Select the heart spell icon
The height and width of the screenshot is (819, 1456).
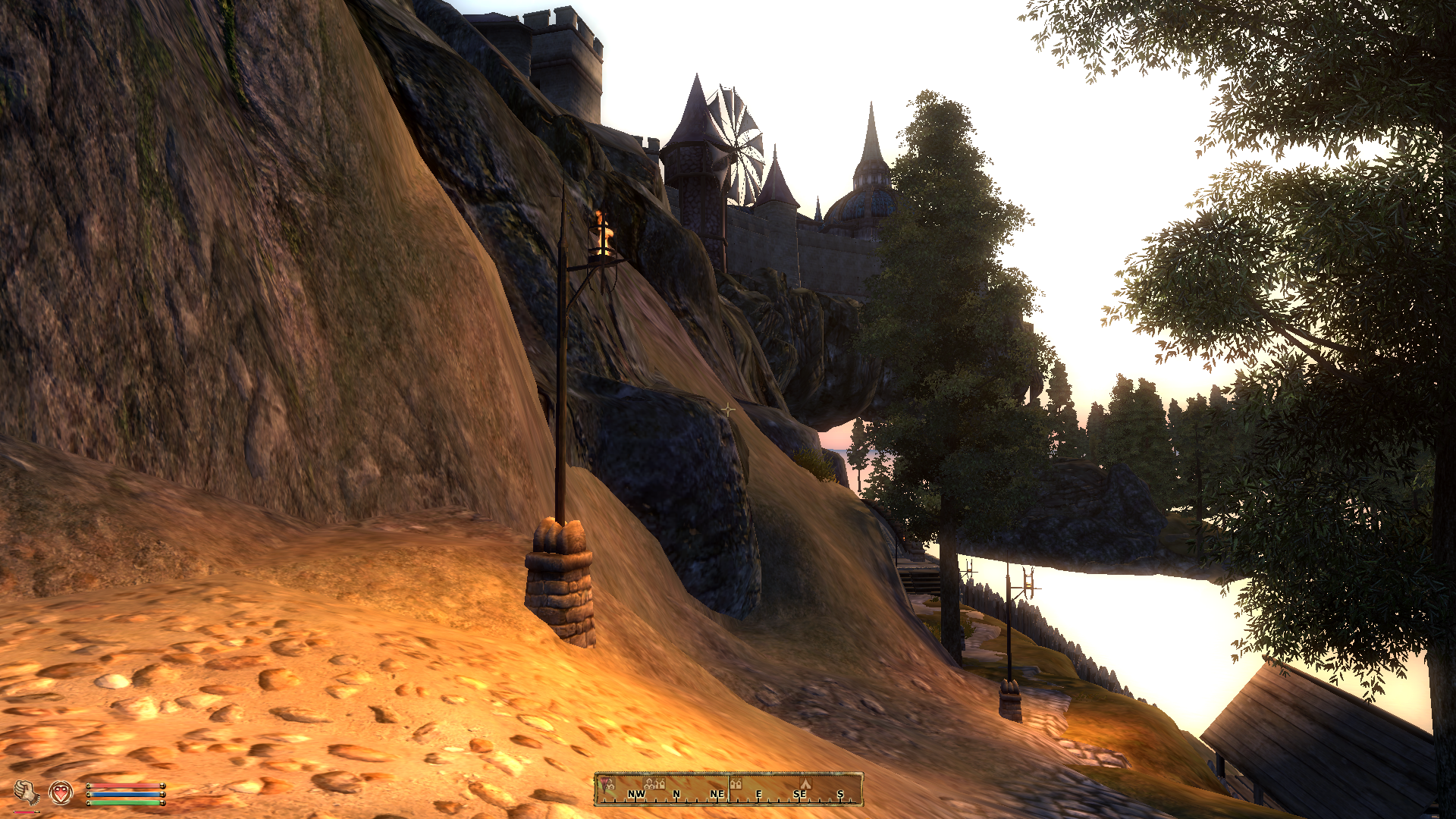(x=61, y=792)
